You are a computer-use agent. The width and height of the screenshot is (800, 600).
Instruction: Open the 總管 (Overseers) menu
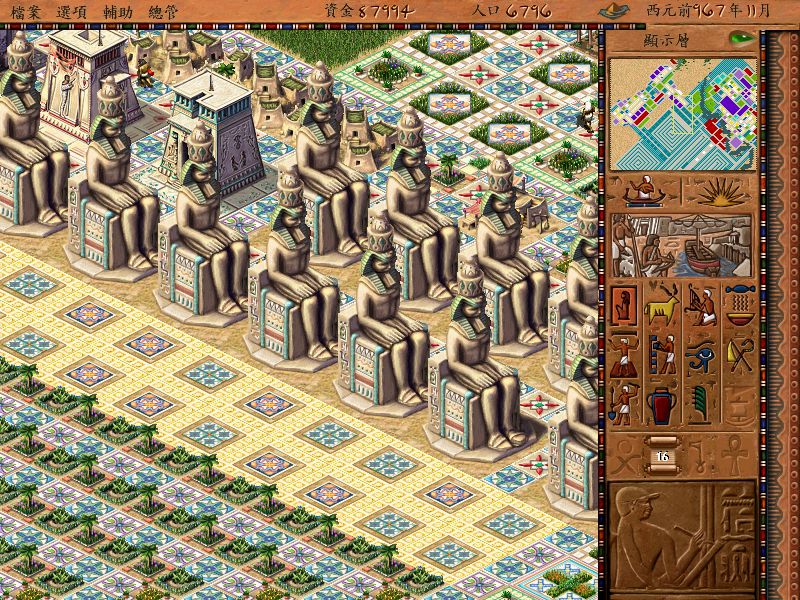click(165, 9)
